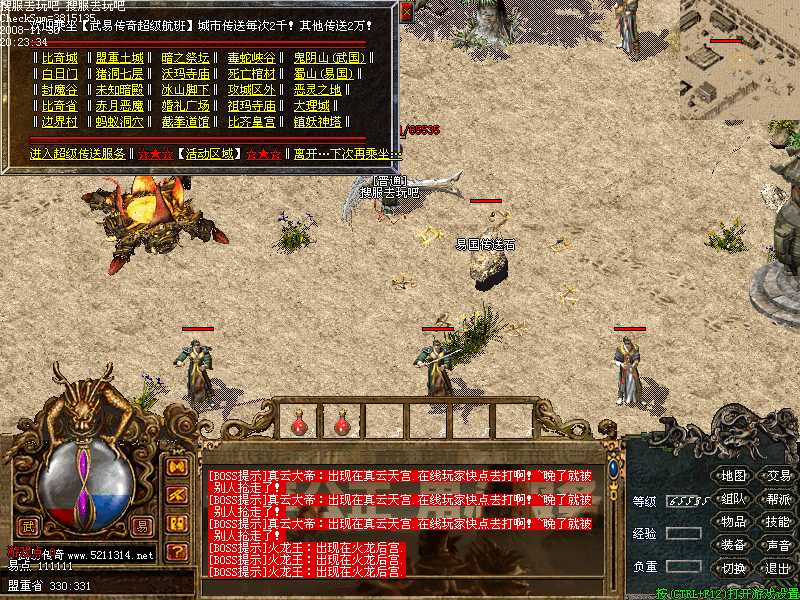
Task: Choose the 盟重土城 destination
Action: (x=120, y=58)
